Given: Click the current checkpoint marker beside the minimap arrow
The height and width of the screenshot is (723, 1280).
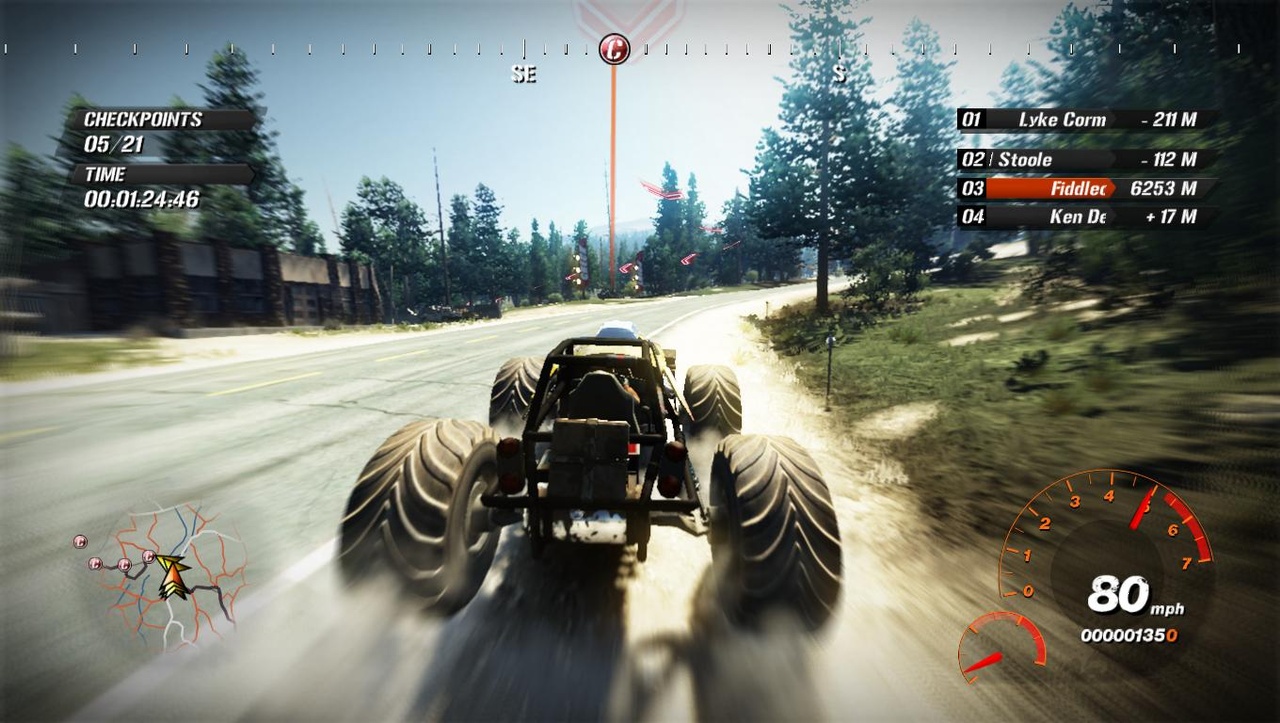Looking at the screenshot, I should tap(150, 557).
